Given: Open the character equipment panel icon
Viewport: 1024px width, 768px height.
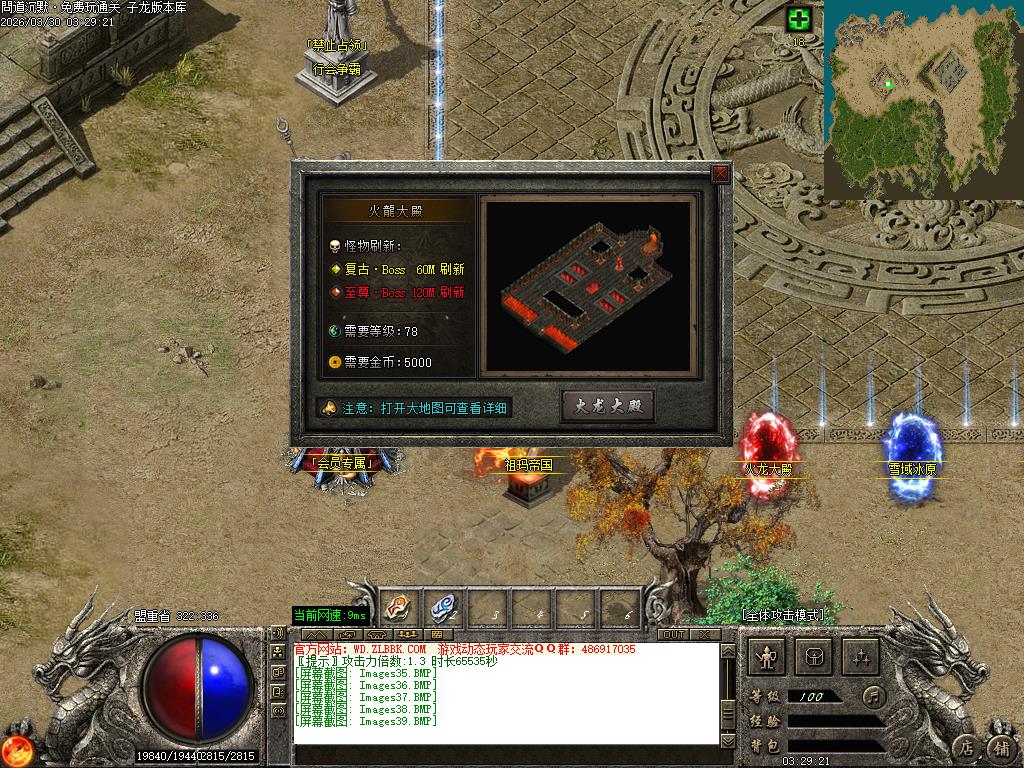Looking at the screenshot, I should [x=768, y=657].
